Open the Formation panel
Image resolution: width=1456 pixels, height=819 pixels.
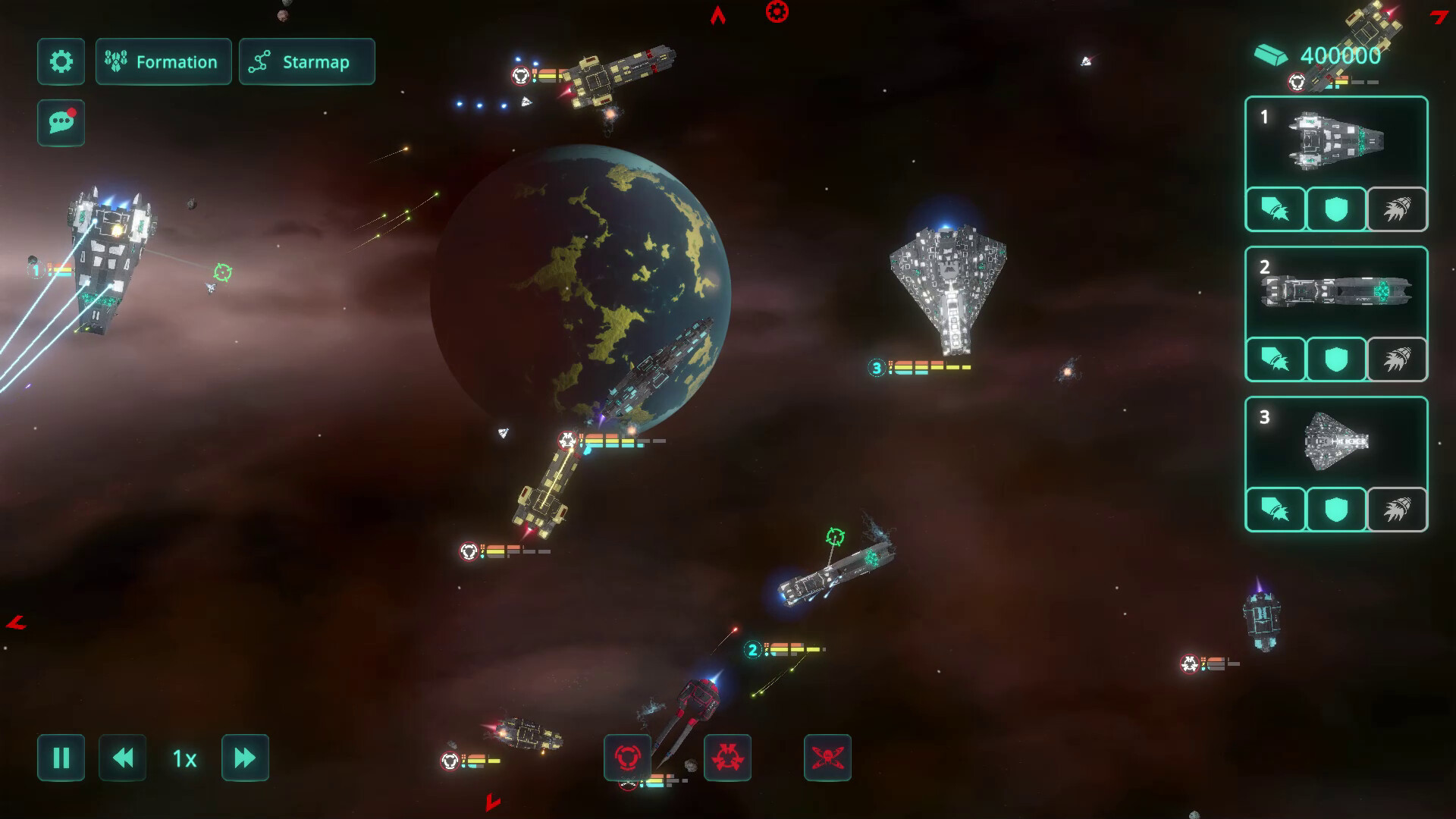click(163, 61)
